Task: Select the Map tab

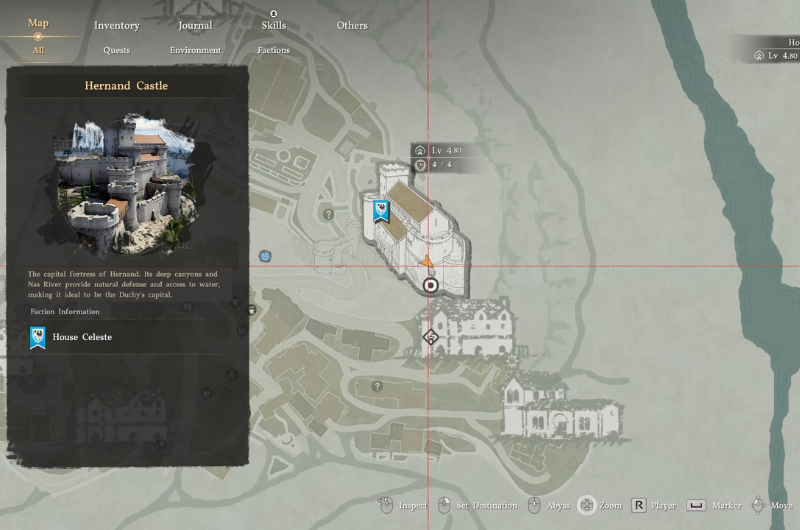Action: 38,23
